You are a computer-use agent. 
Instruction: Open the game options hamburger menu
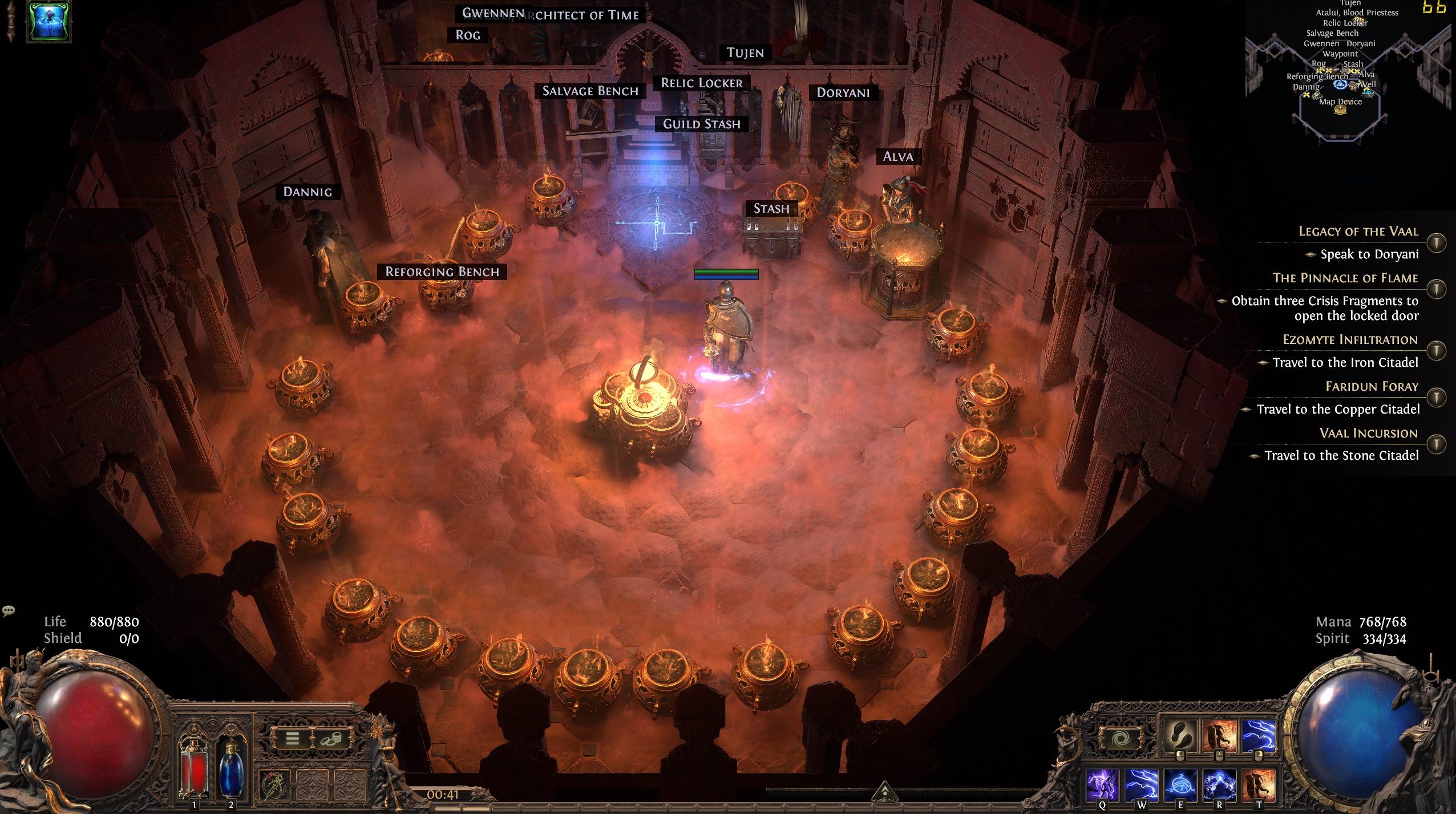click(x=293, y=739)
